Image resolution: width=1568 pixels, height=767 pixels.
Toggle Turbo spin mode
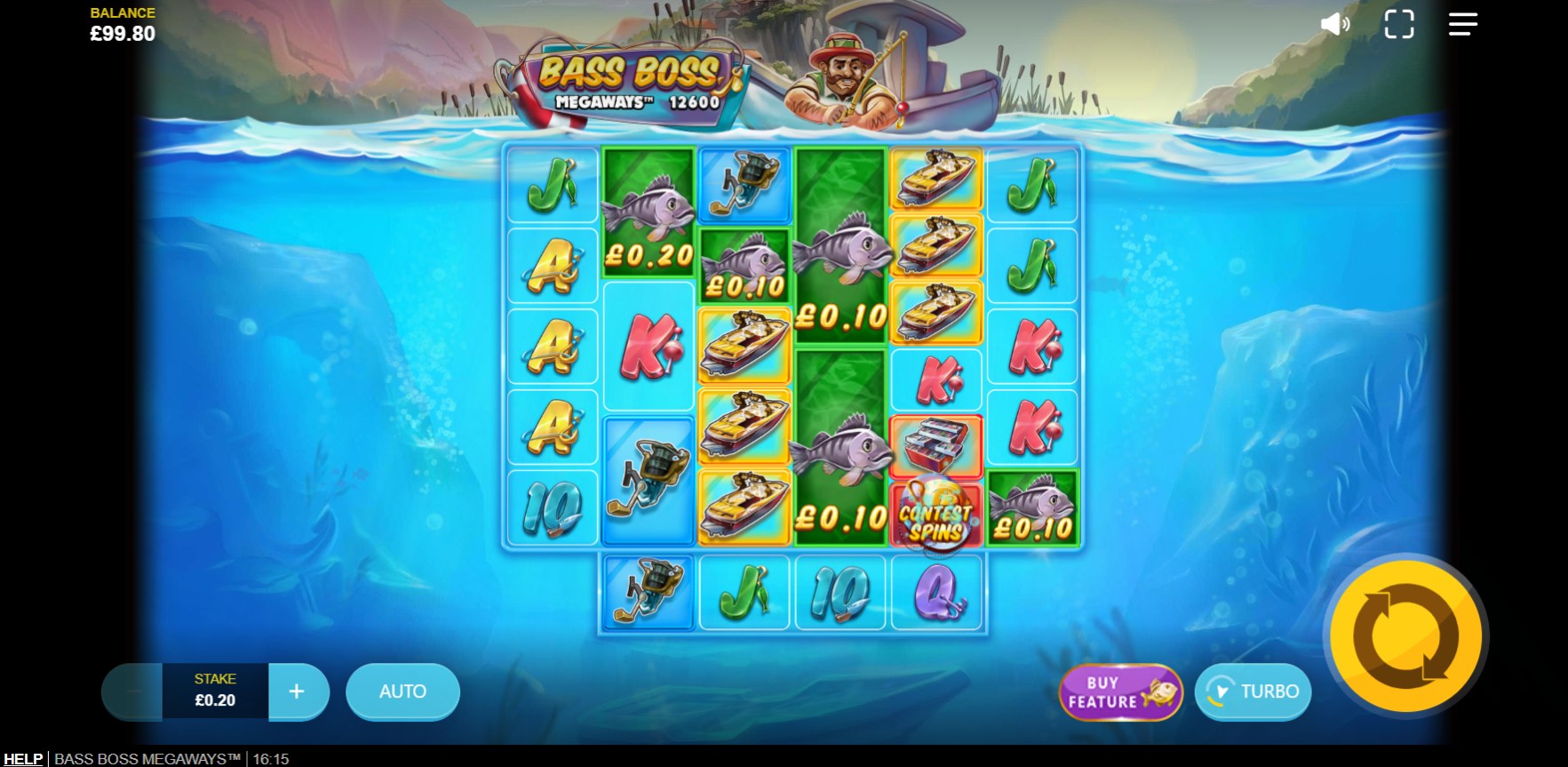click(1254, 691)
